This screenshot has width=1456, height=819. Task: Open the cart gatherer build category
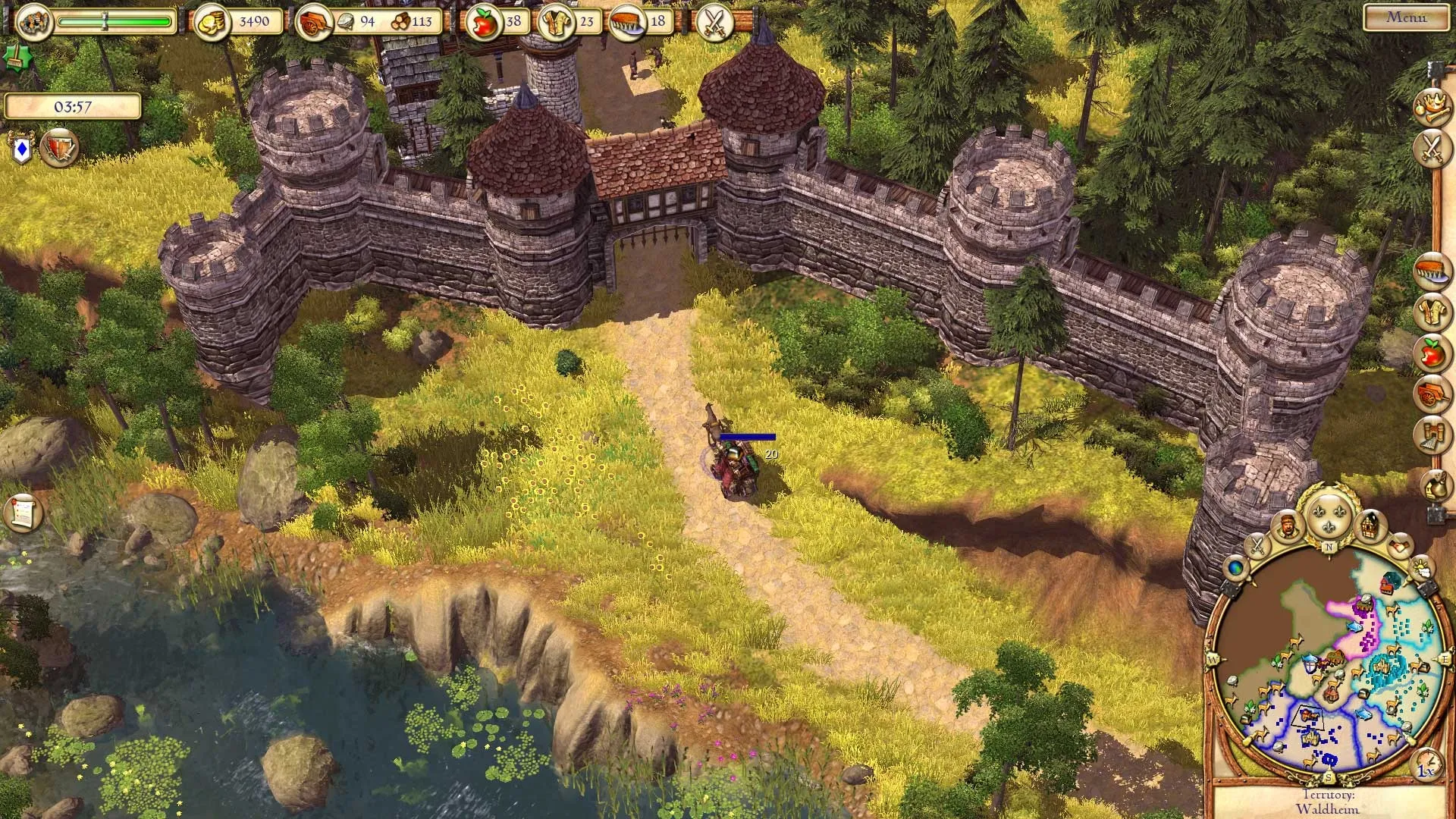click(x=1431, y=394)
